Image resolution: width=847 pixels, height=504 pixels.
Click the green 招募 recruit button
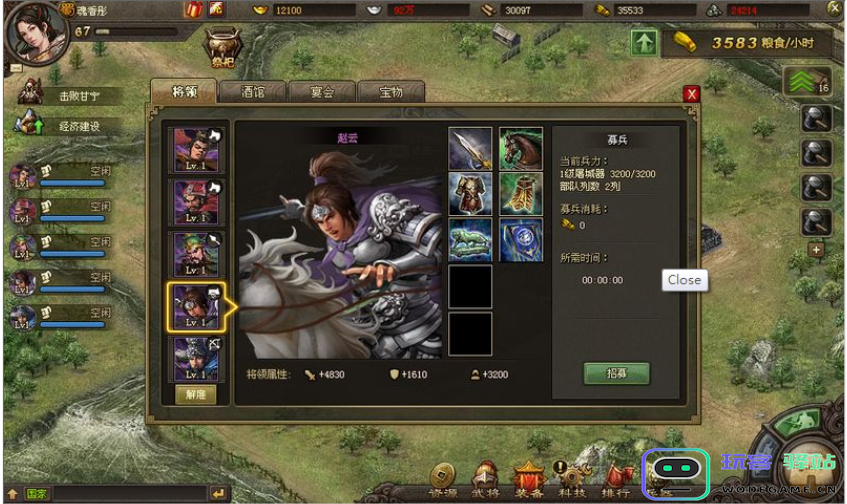(x=616, y=374)
